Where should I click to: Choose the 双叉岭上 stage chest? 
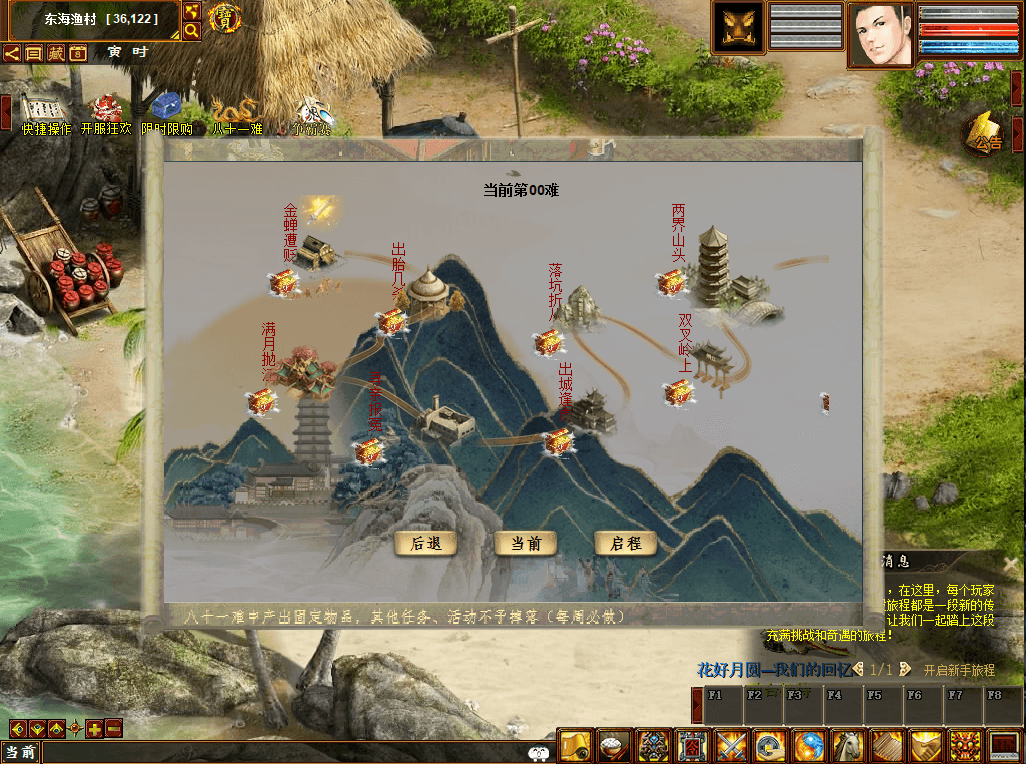(x=678, y=392)
